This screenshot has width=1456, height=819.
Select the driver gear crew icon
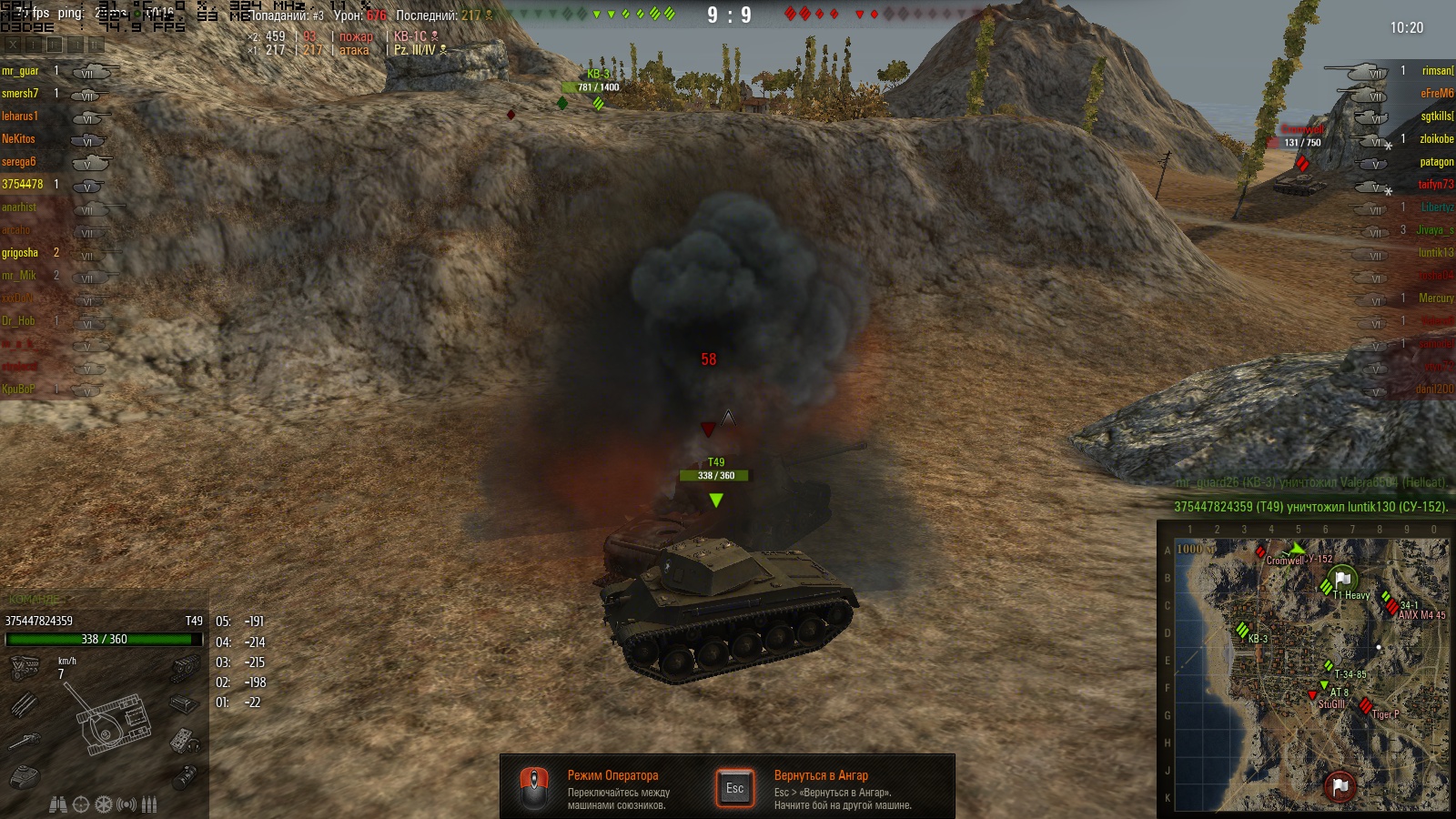point(104,804)
